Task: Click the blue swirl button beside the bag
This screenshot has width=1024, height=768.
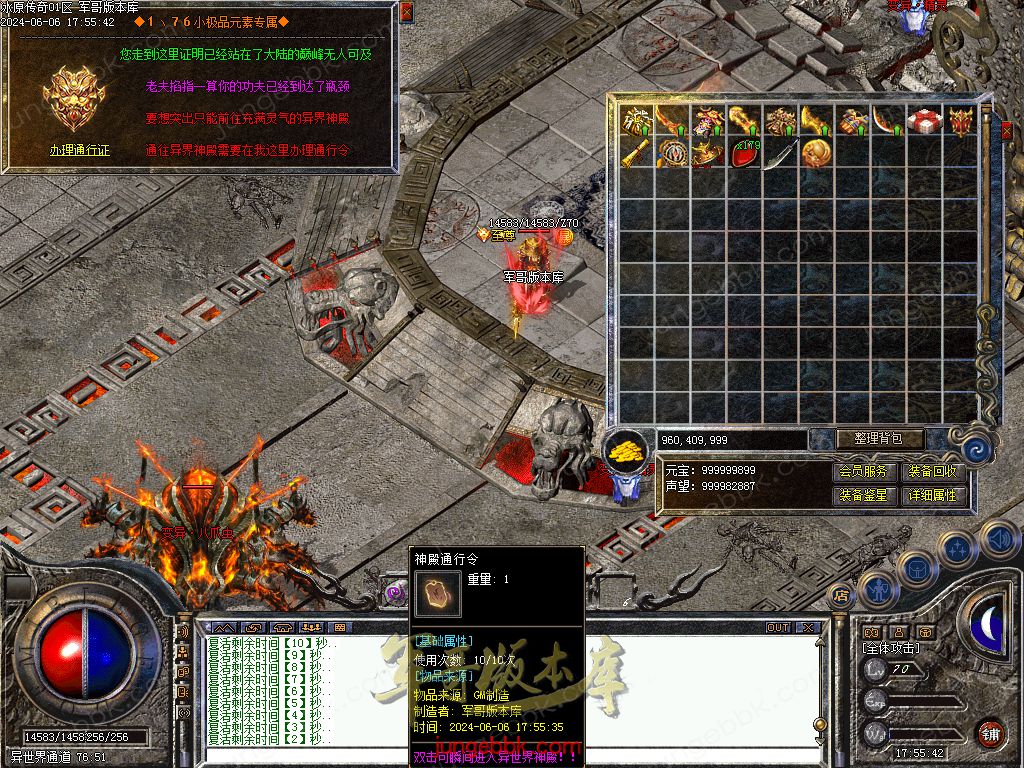Action: (x=977, y=450)
